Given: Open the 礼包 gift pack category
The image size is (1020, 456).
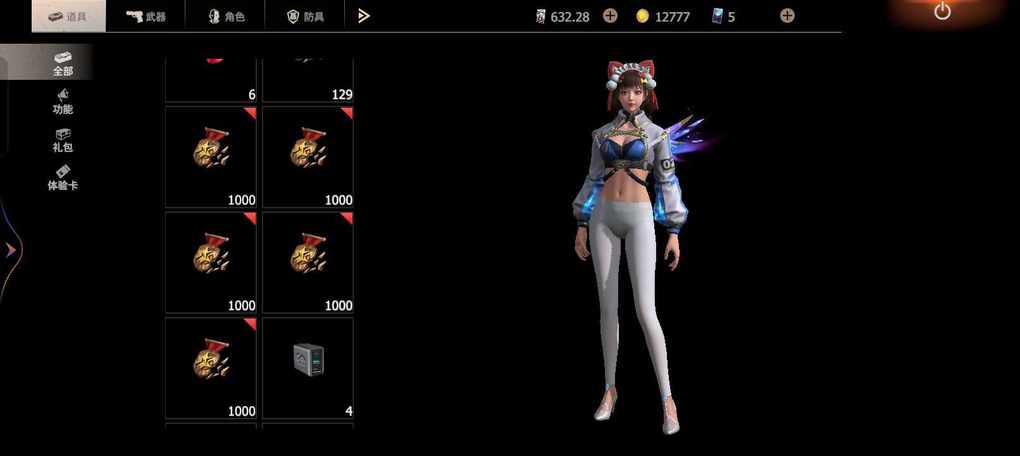Looking at the screenshot, I should pos(62,139).
